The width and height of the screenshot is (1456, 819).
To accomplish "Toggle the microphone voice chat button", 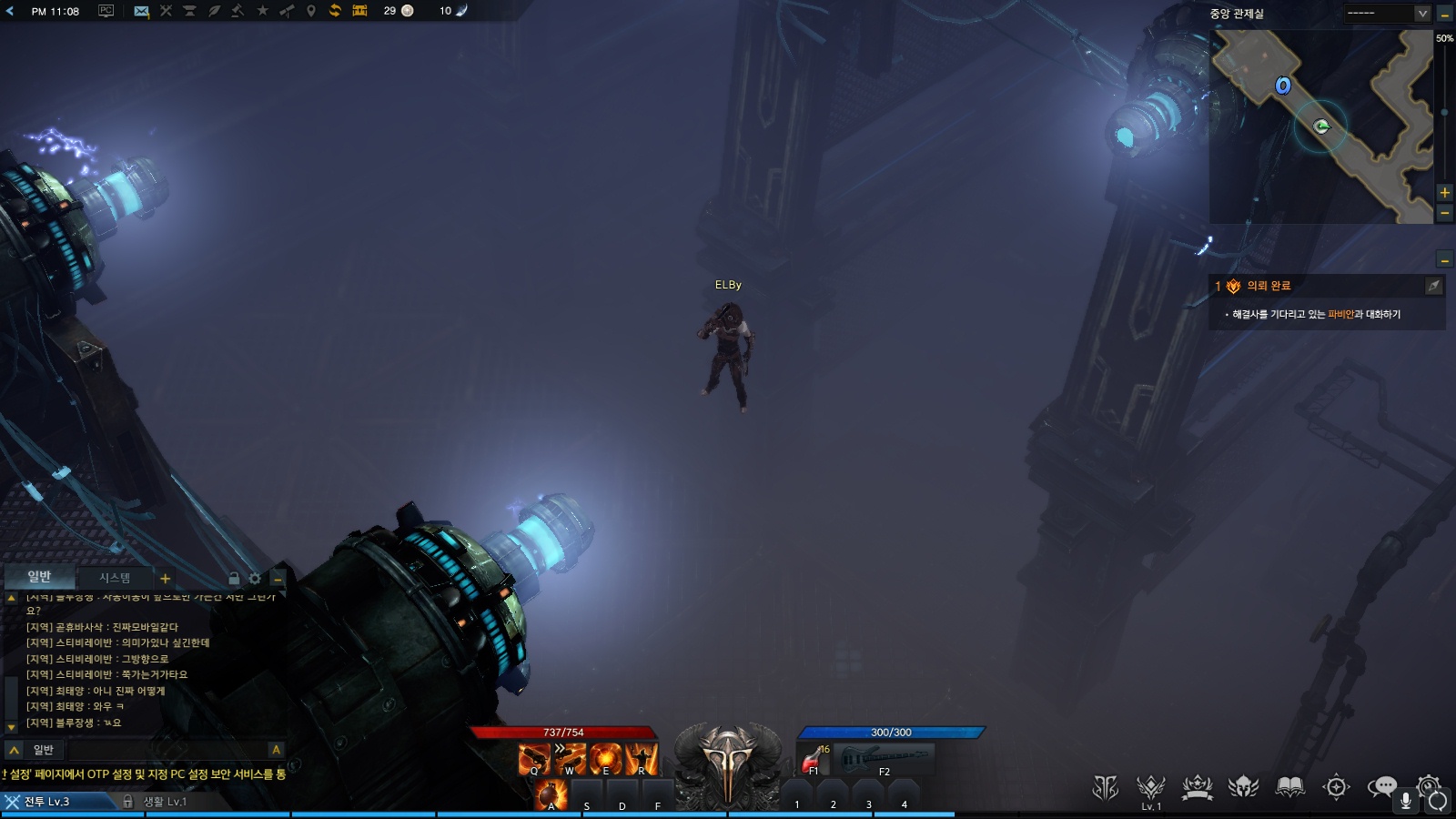I will tap(1406, 801).
